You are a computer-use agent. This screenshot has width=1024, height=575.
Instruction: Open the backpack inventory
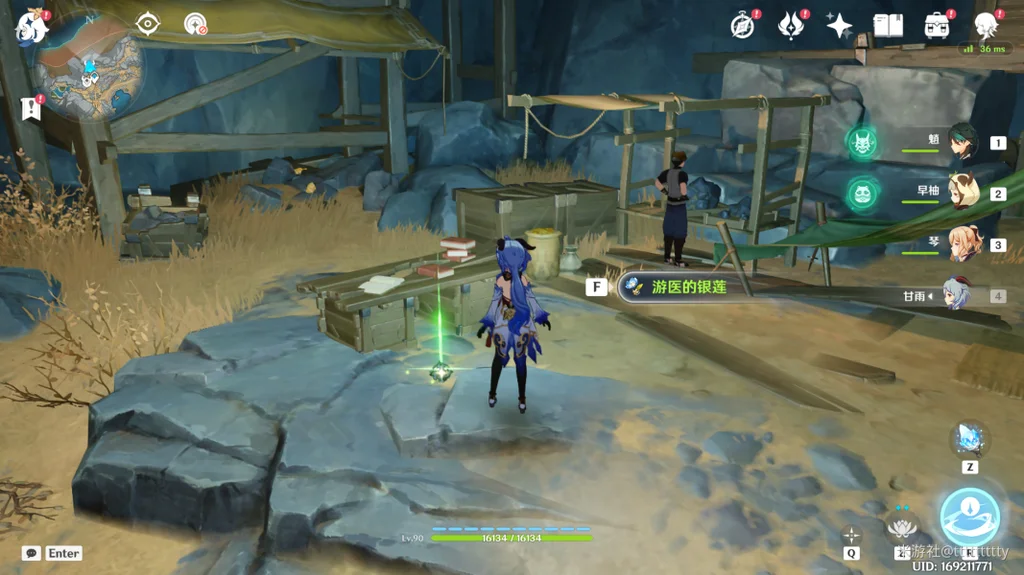[x=937, y=26]
